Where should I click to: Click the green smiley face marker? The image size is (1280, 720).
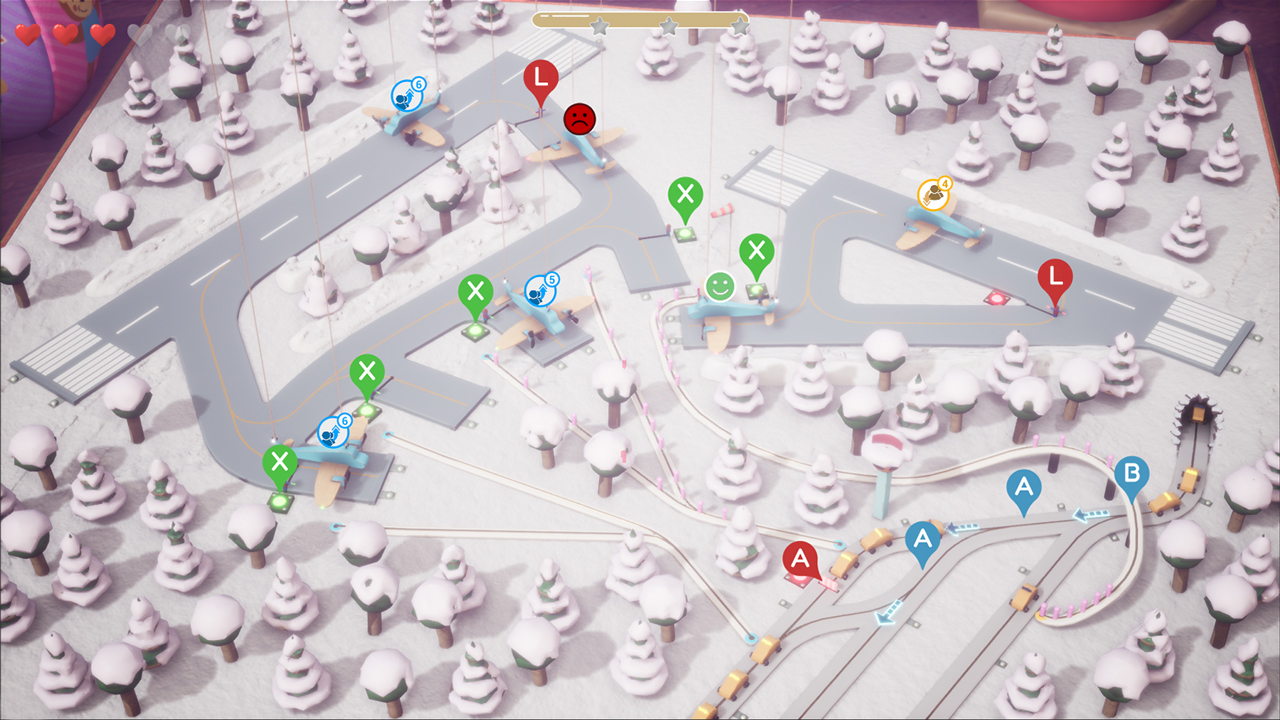coord(719,287)
